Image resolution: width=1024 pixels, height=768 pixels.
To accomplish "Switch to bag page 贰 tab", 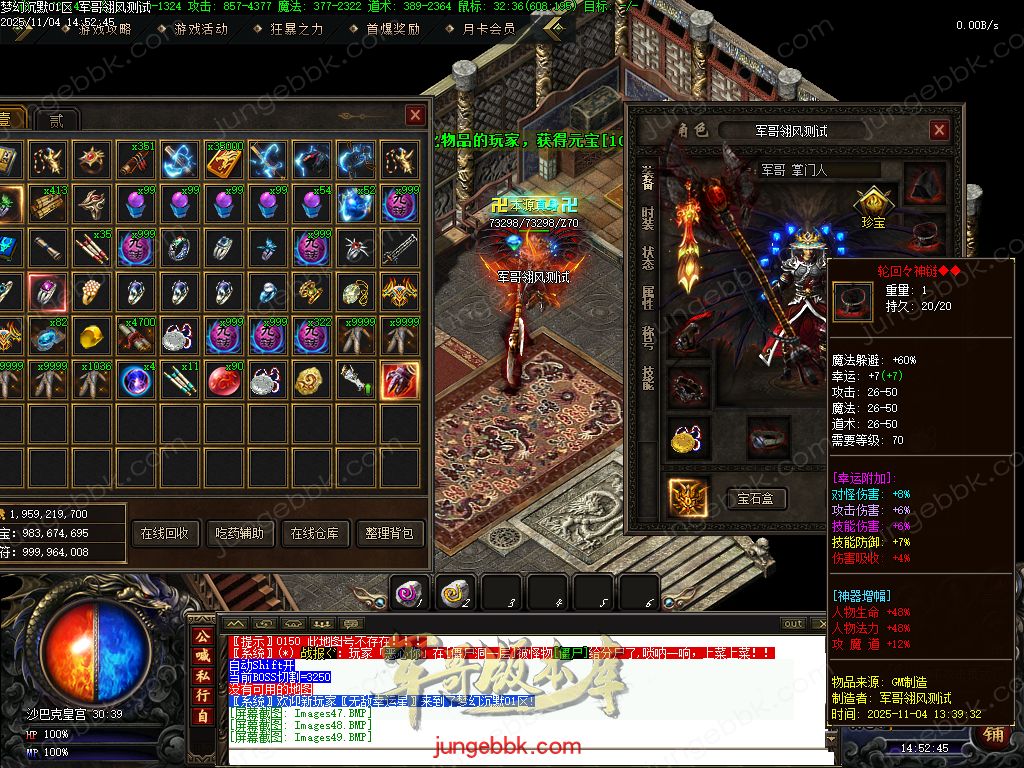I will (56, 120).
